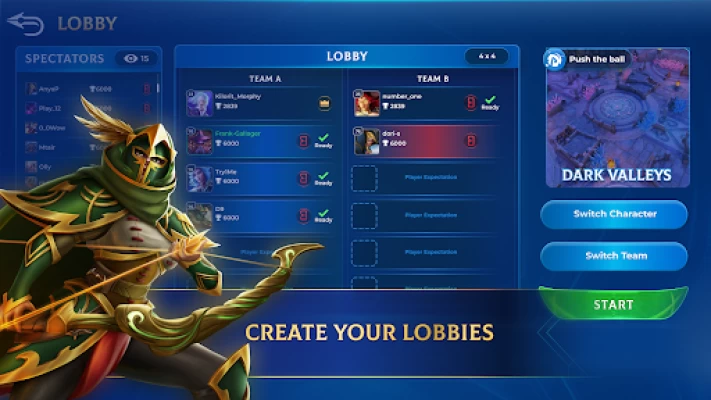Click the red badge on dari-s's row
711x400 pixels.
pos(469,140)
